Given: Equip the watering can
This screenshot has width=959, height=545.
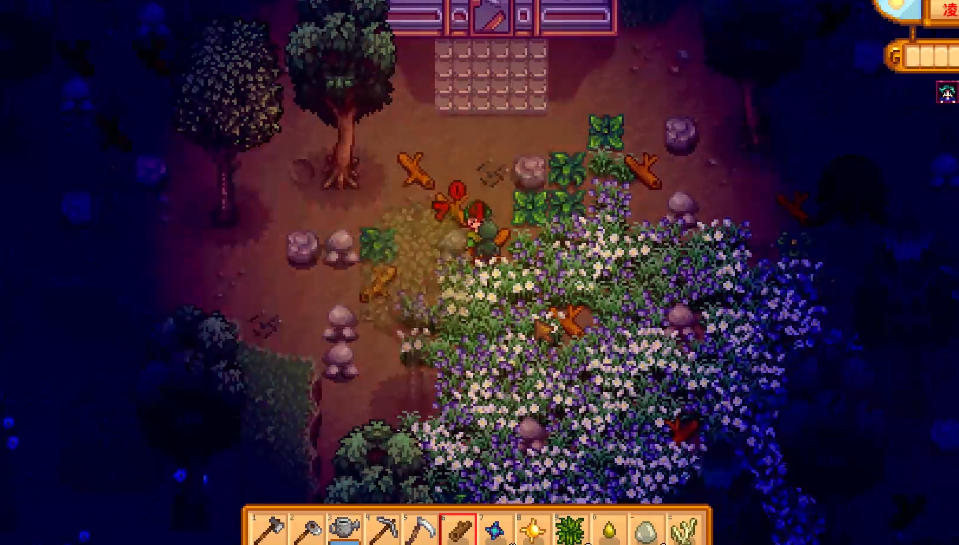Looking at the screenshot, I should pos(345,529).
